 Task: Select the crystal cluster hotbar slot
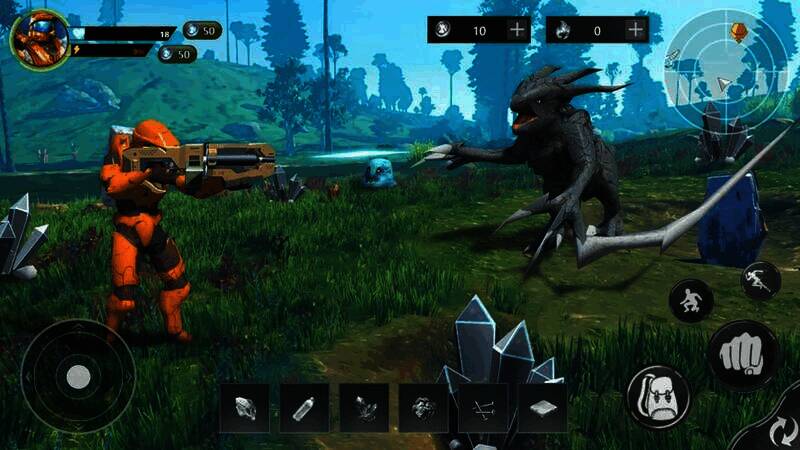click(x=364, y=408)
